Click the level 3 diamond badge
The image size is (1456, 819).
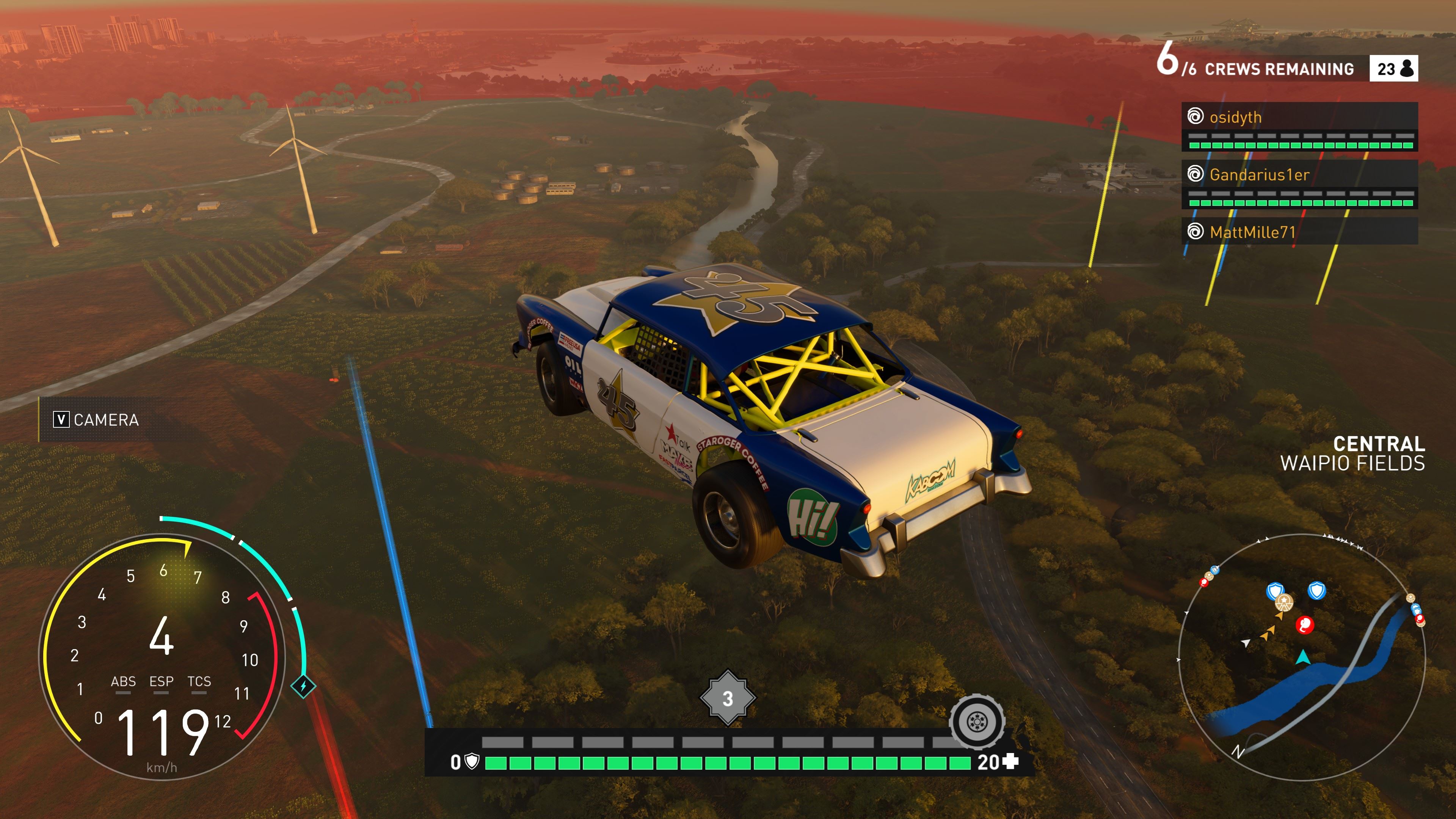coord(728,698)
